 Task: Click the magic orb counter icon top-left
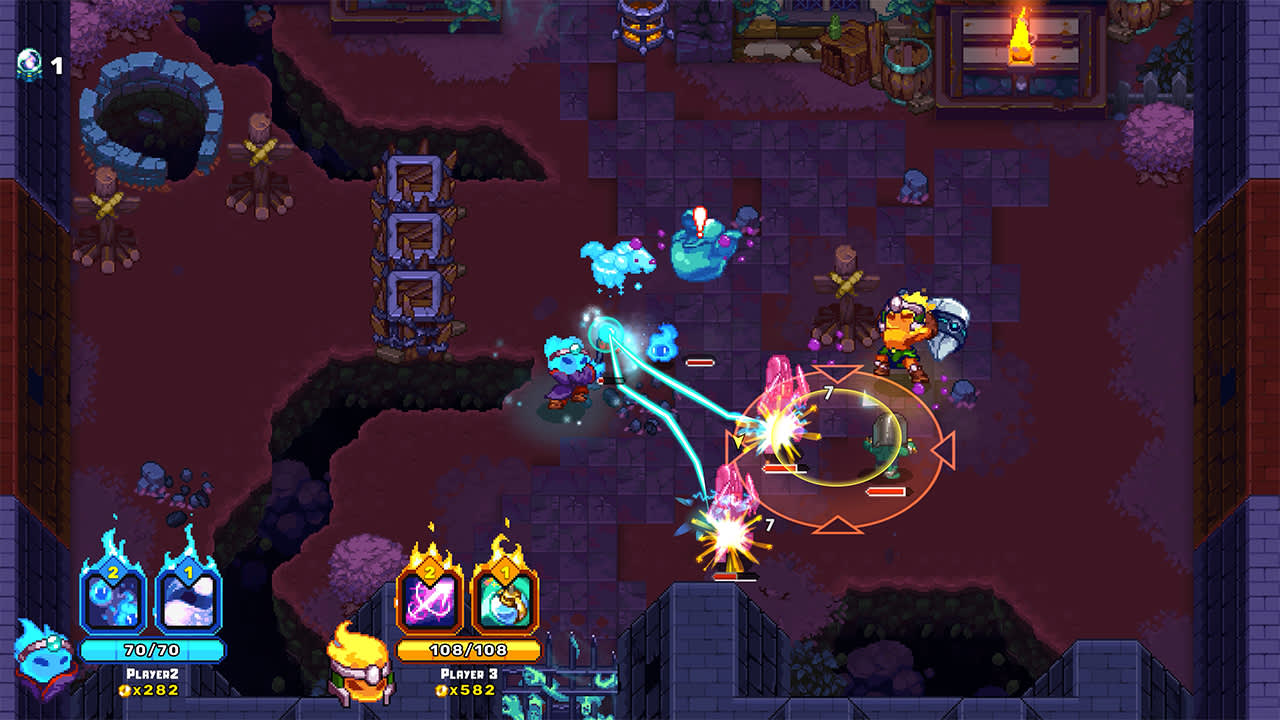(x=30, y=60)
